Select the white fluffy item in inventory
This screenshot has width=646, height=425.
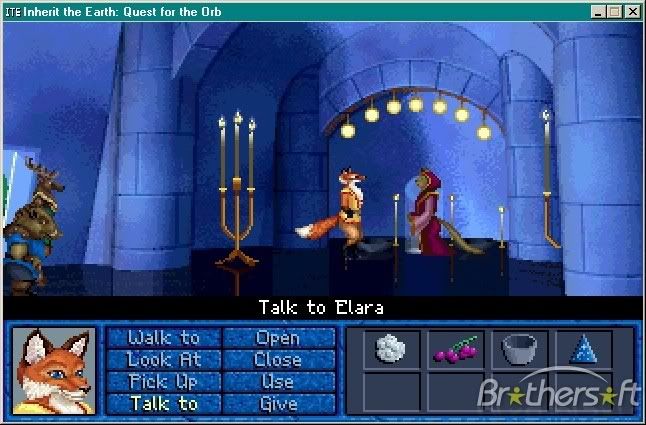click(x=391, y=349)
